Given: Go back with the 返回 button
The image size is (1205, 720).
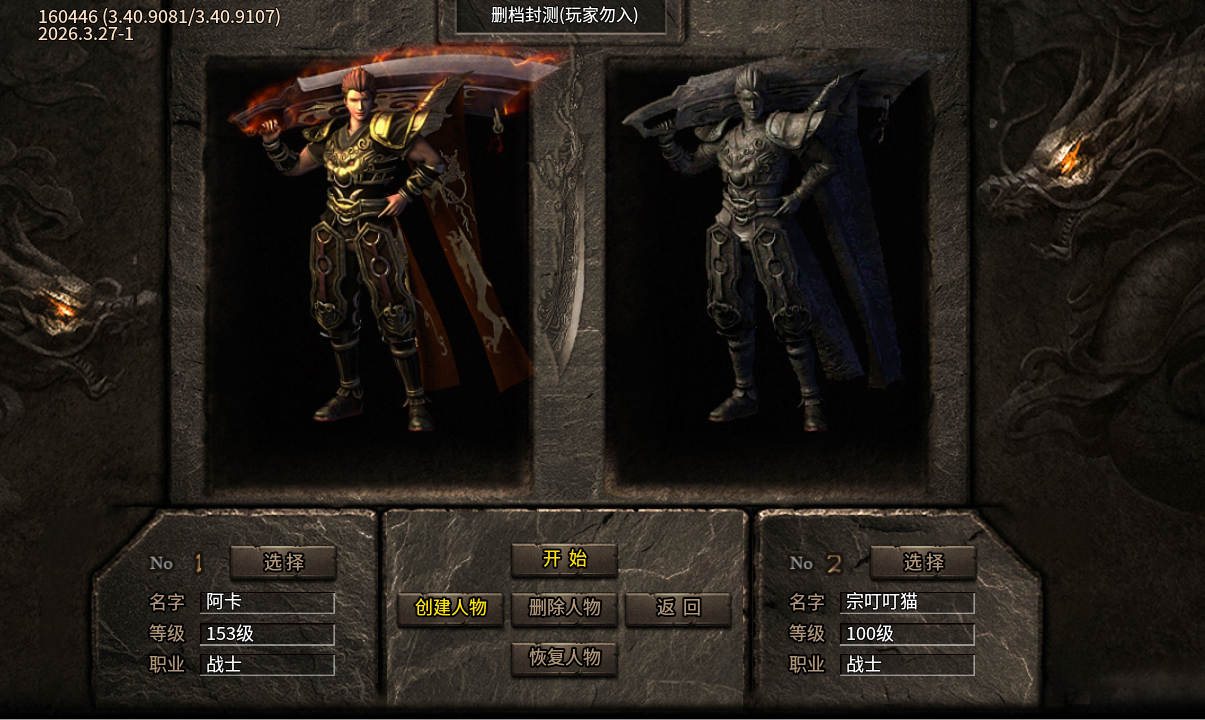Looking at the screenshot, I should [678, 608].
